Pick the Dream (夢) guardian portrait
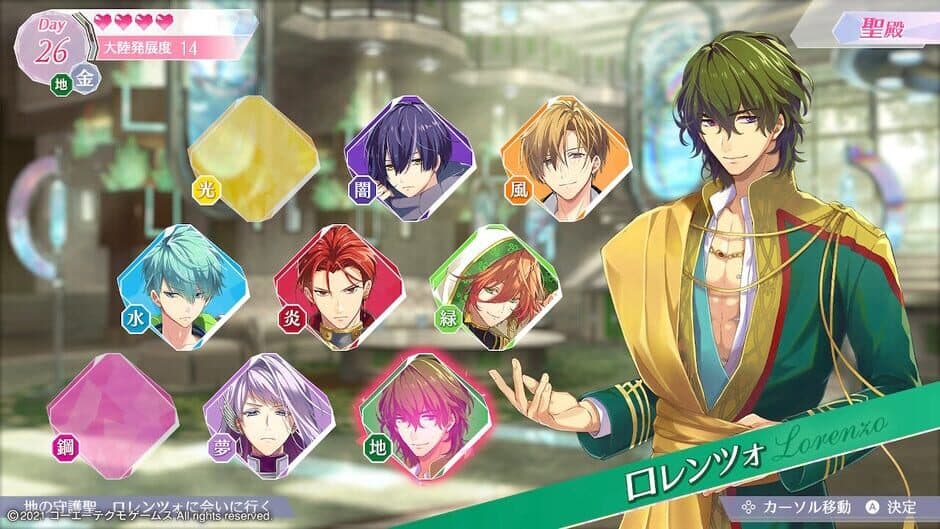The width and height of the screenshot is (940, 529). 269,416
